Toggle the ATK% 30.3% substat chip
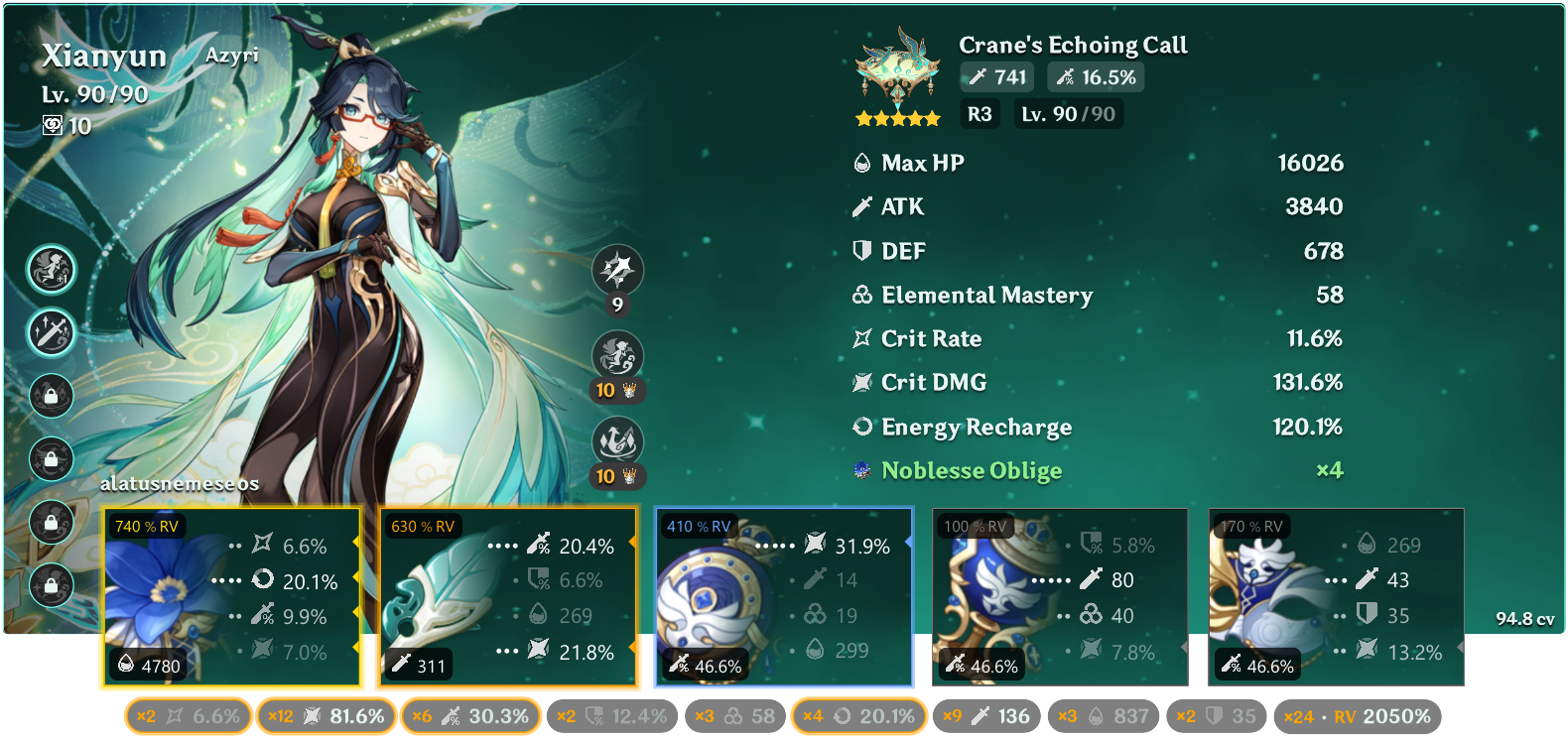Viewport: 1568px width, 741px height. pos(470,716)
